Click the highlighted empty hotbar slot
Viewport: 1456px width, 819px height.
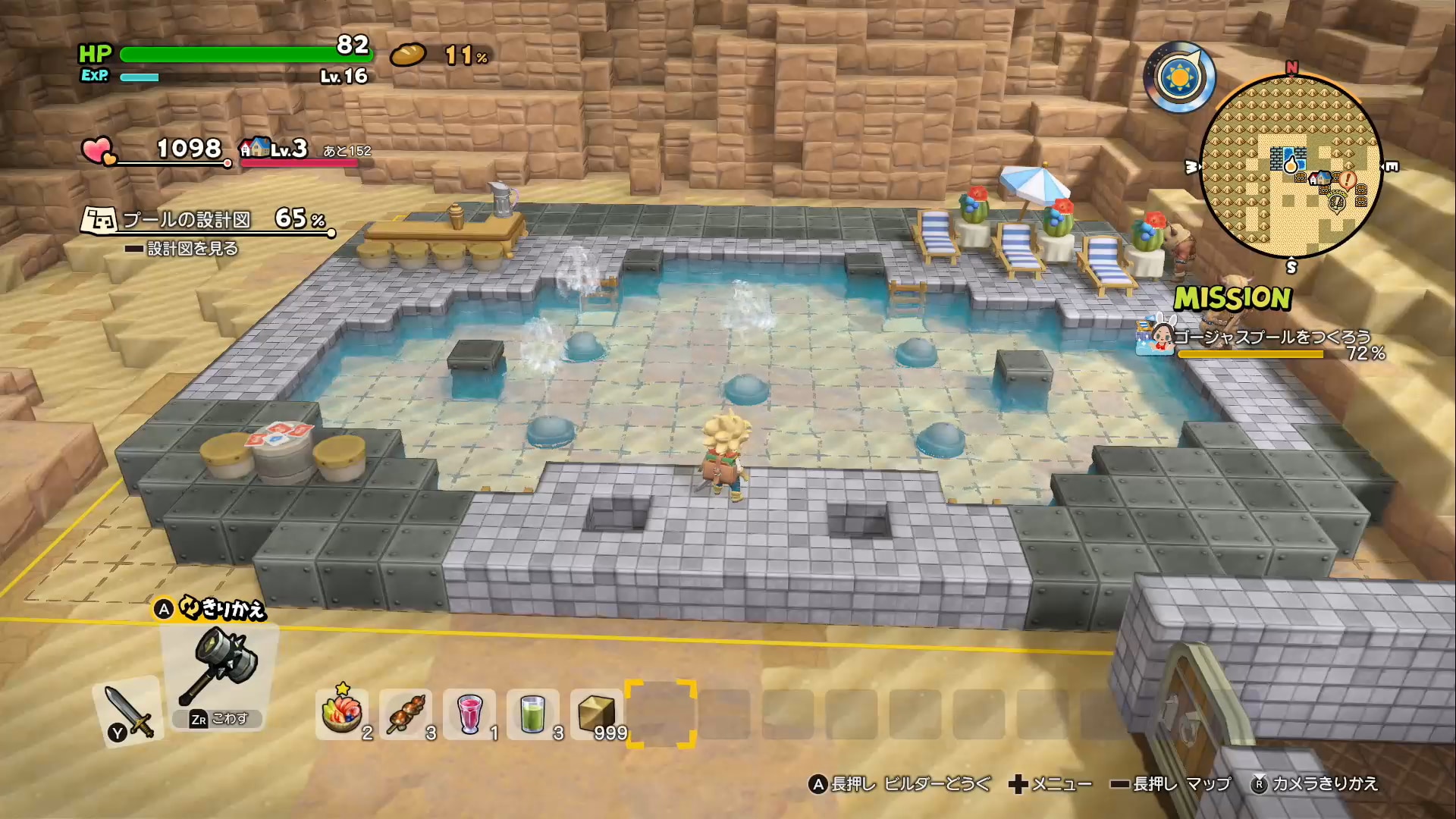[x=661, y=714]
